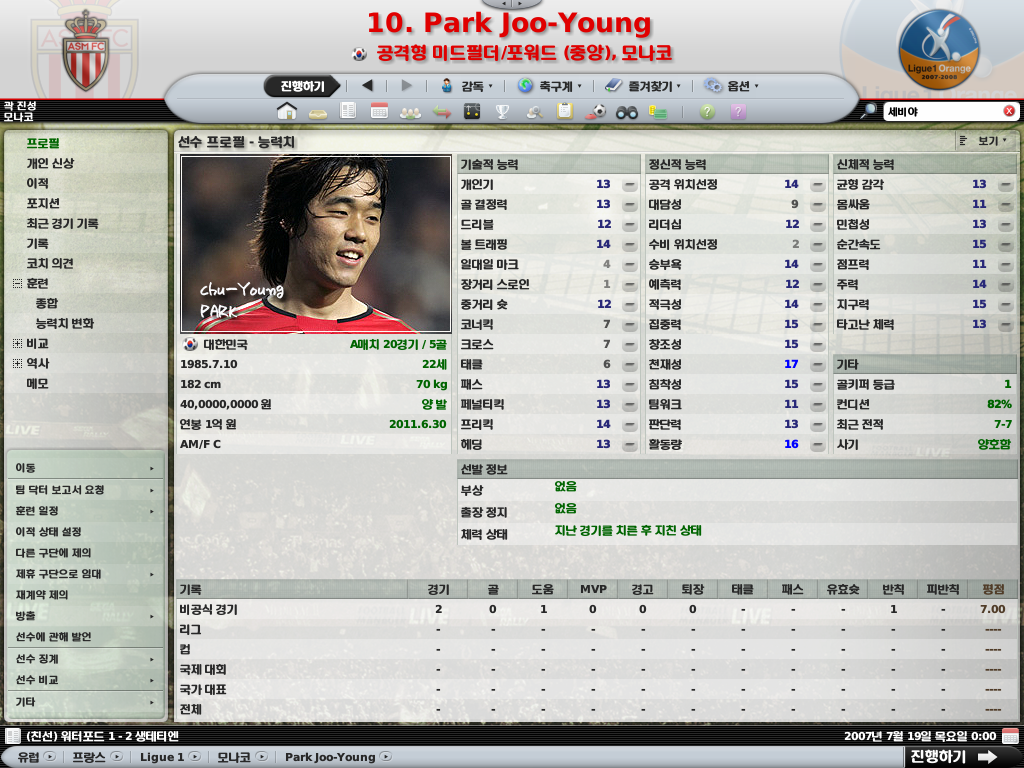The image size is (1024, 768).
Task: Open the 포지션 page
Action: point(46,203)
